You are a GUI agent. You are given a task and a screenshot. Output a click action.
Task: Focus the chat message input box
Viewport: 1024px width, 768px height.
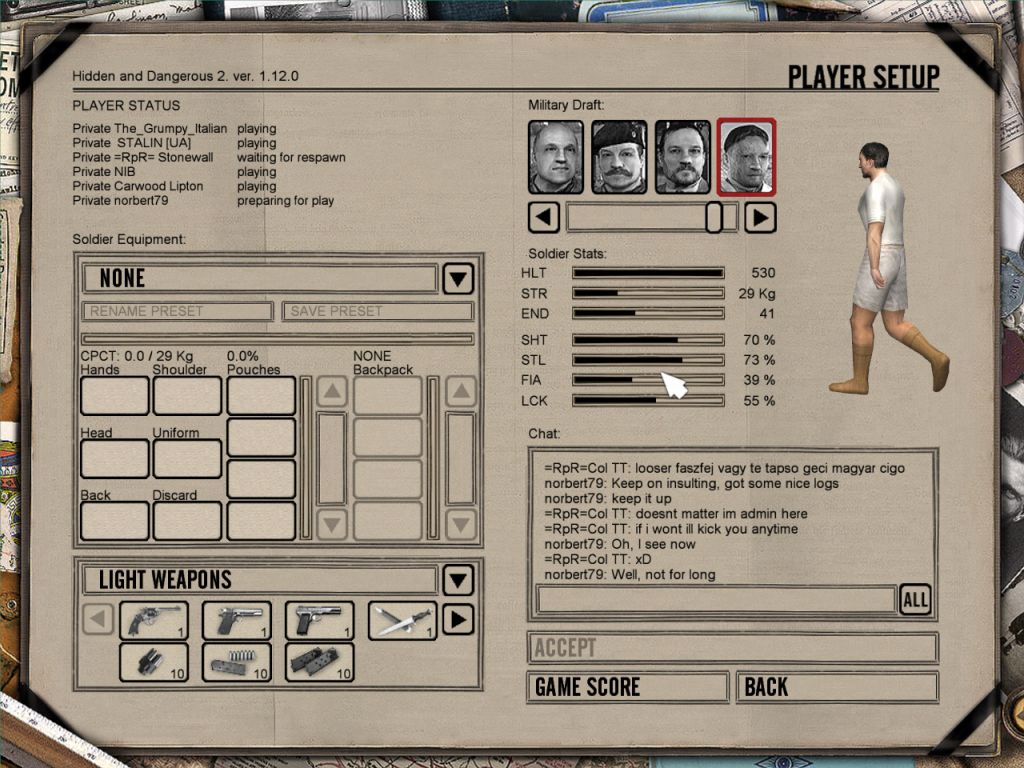(715, 599)
